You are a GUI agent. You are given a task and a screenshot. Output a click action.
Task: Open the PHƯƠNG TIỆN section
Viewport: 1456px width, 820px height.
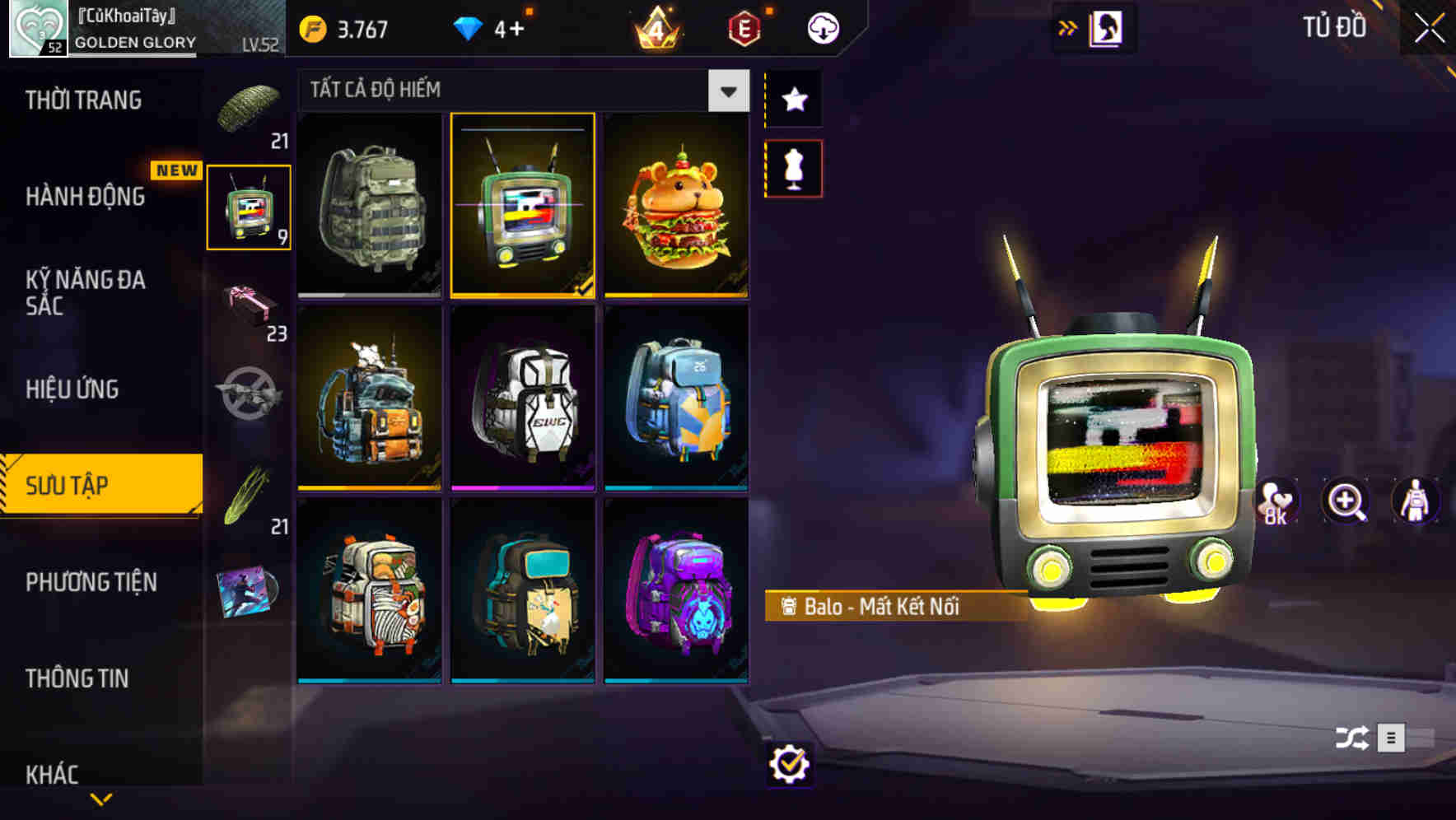pyautogui.click(x=91, y=582)
